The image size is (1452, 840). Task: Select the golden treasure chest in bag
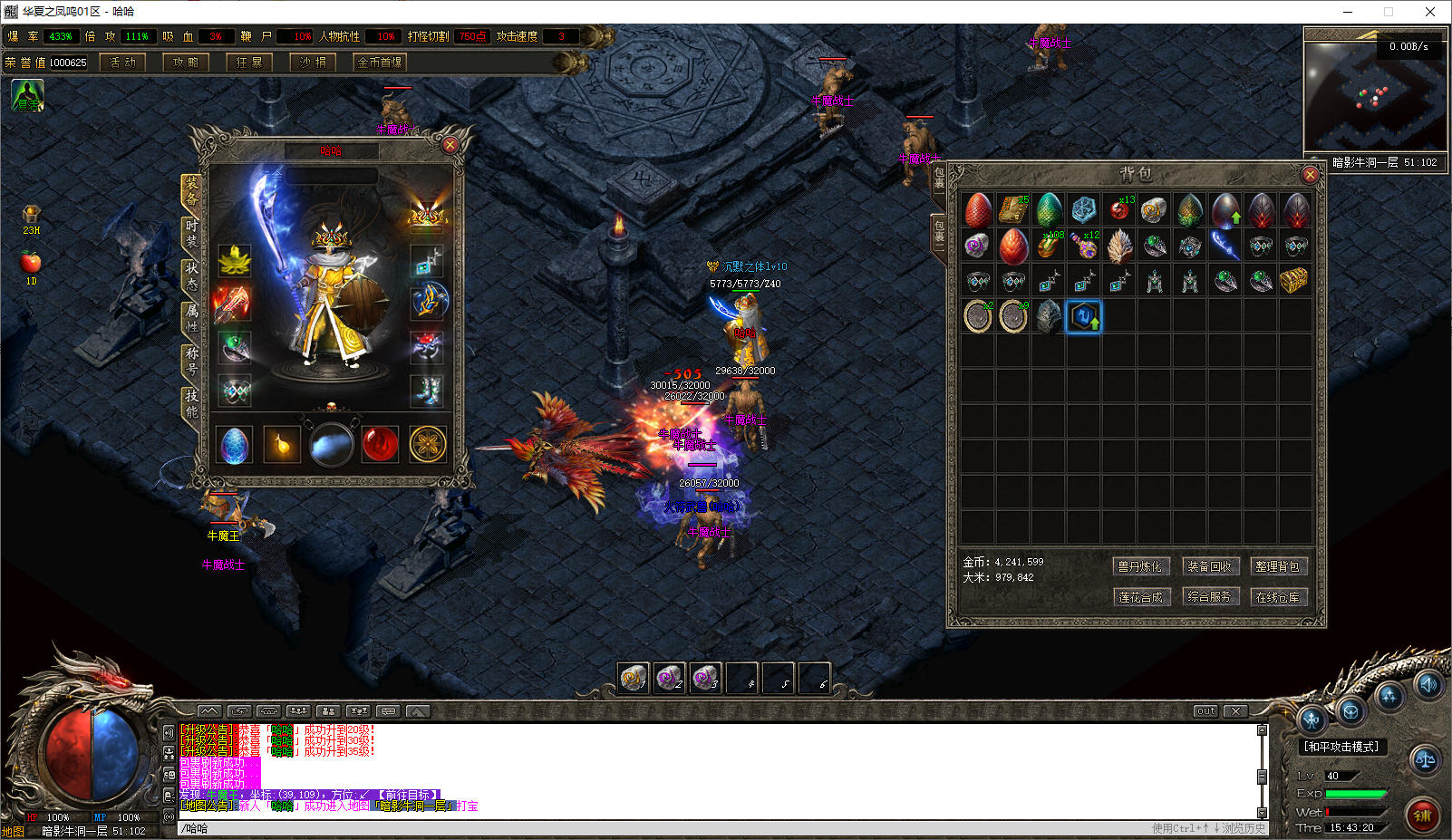pos(1294,281)
